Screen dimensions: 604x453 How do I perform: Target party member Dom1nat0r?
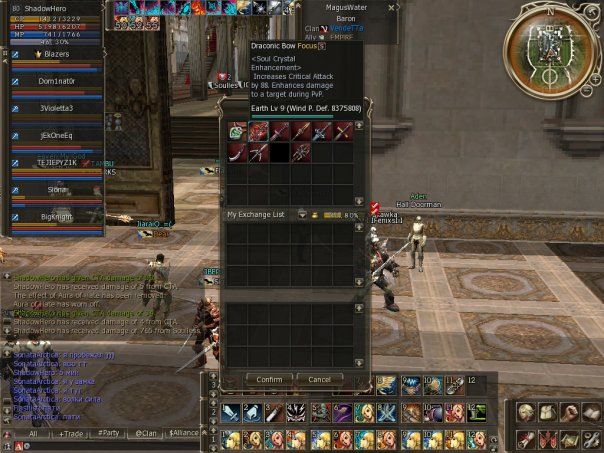(57, 80)
